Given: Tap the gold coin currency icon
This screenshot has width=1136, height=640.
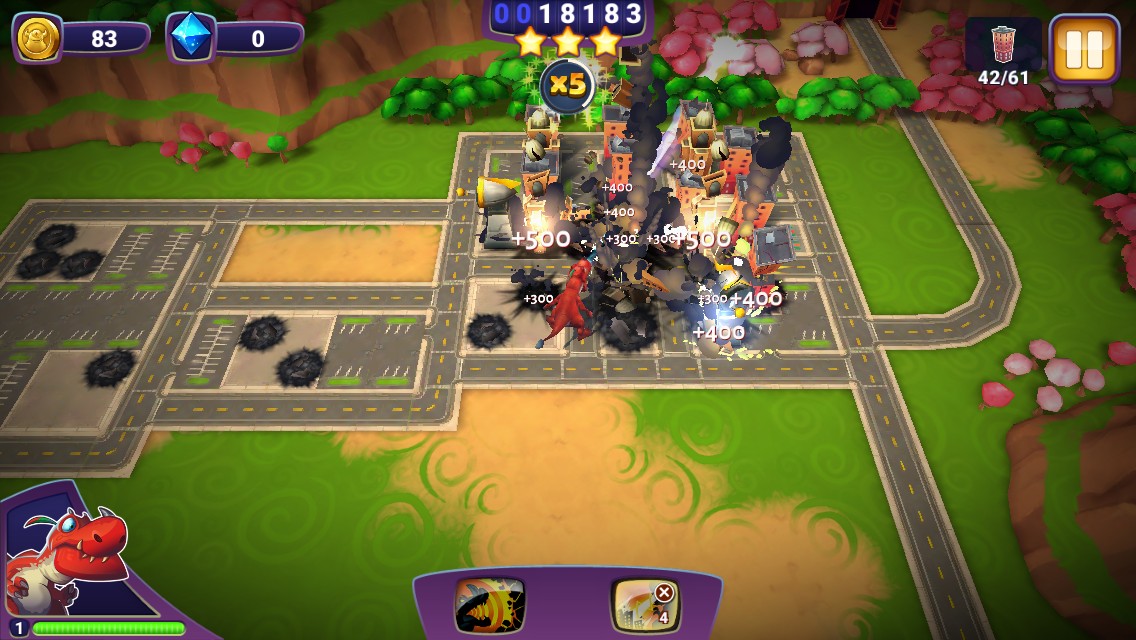Looking at the screenshot, I should 38,39.
